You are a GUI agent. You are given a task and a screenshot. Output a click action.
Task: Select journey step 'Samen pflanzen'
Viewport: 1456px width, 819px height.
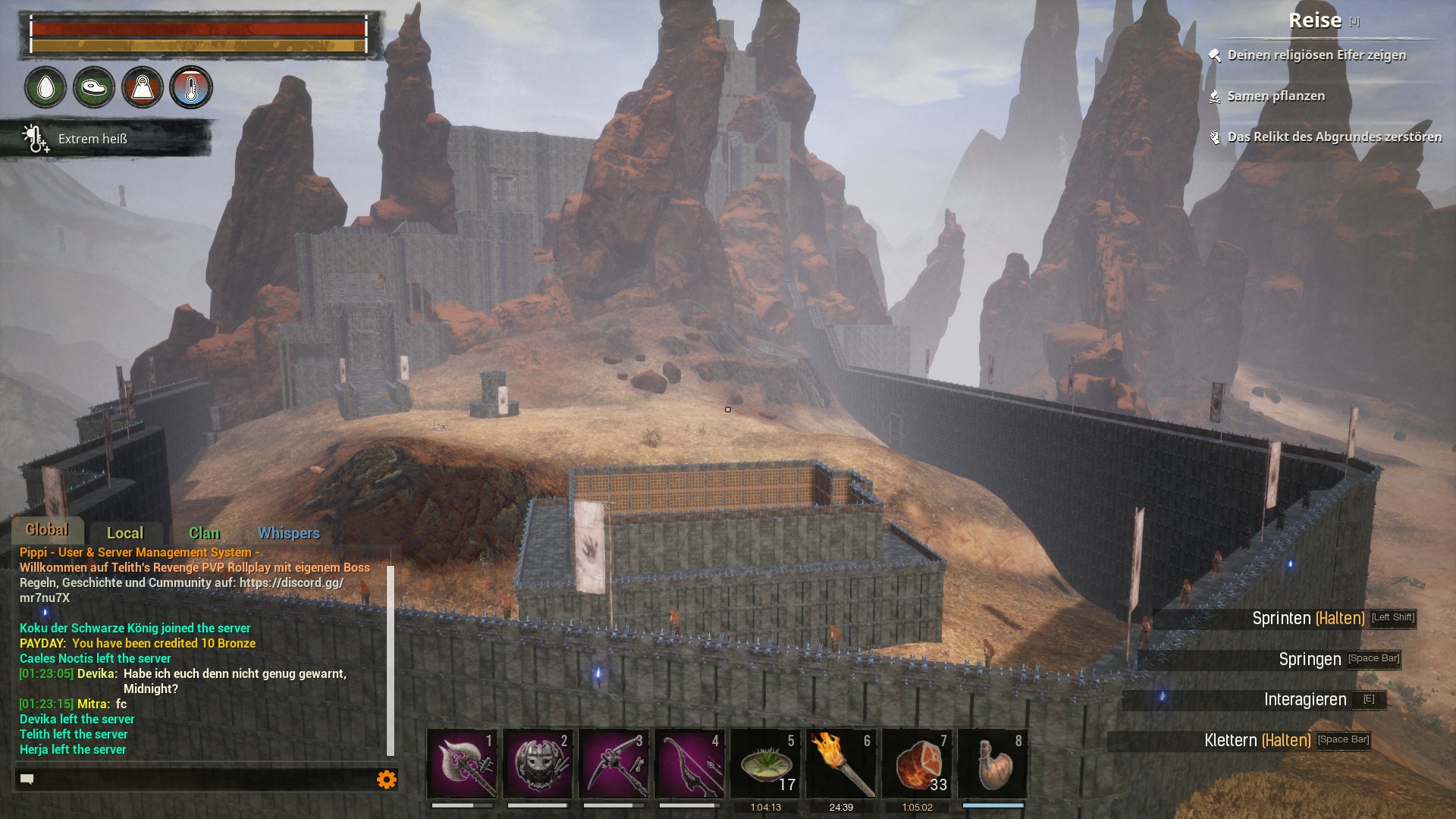tap(1276, 96)
